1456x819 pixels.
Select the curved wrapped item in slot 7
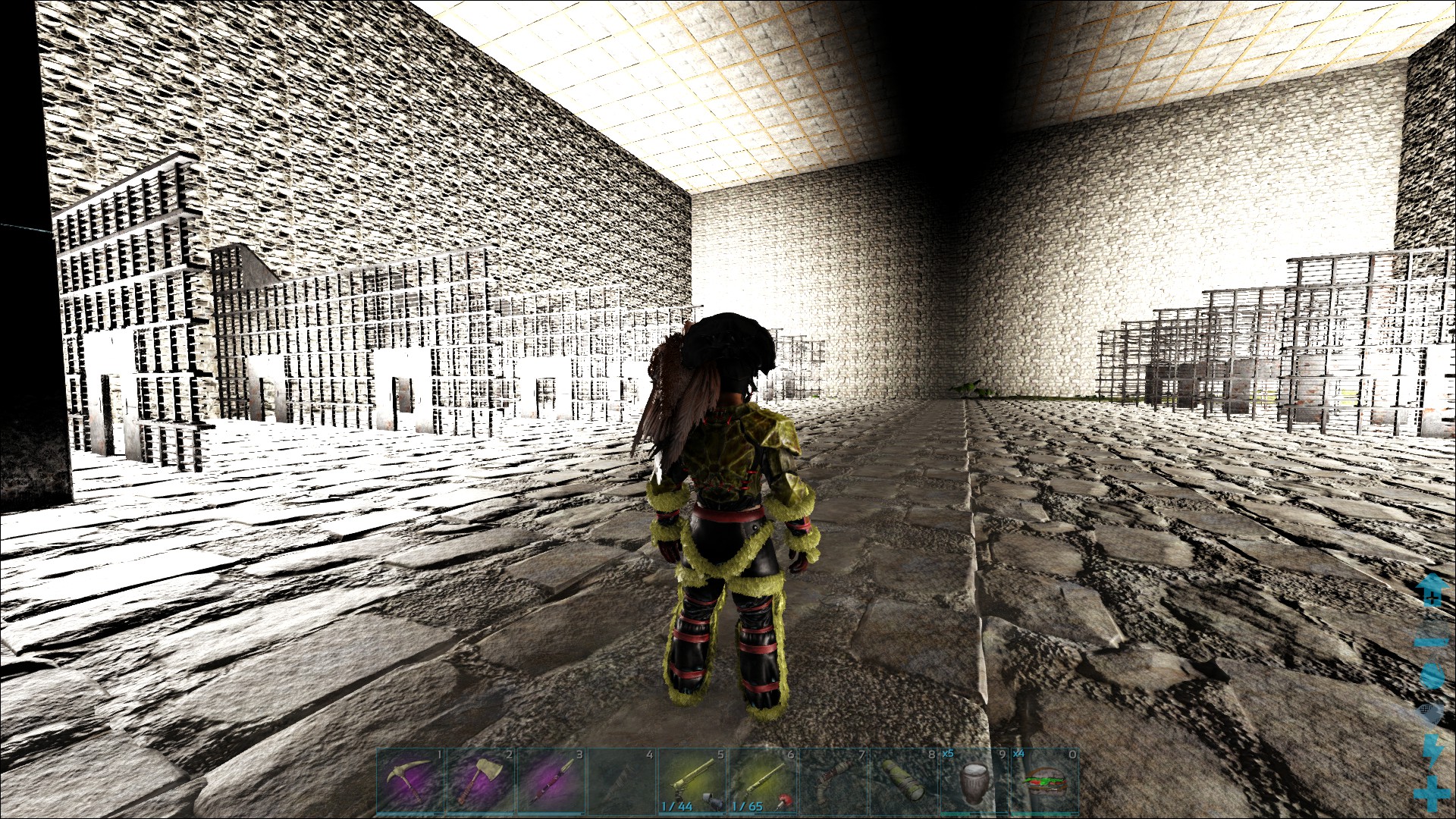833,781
